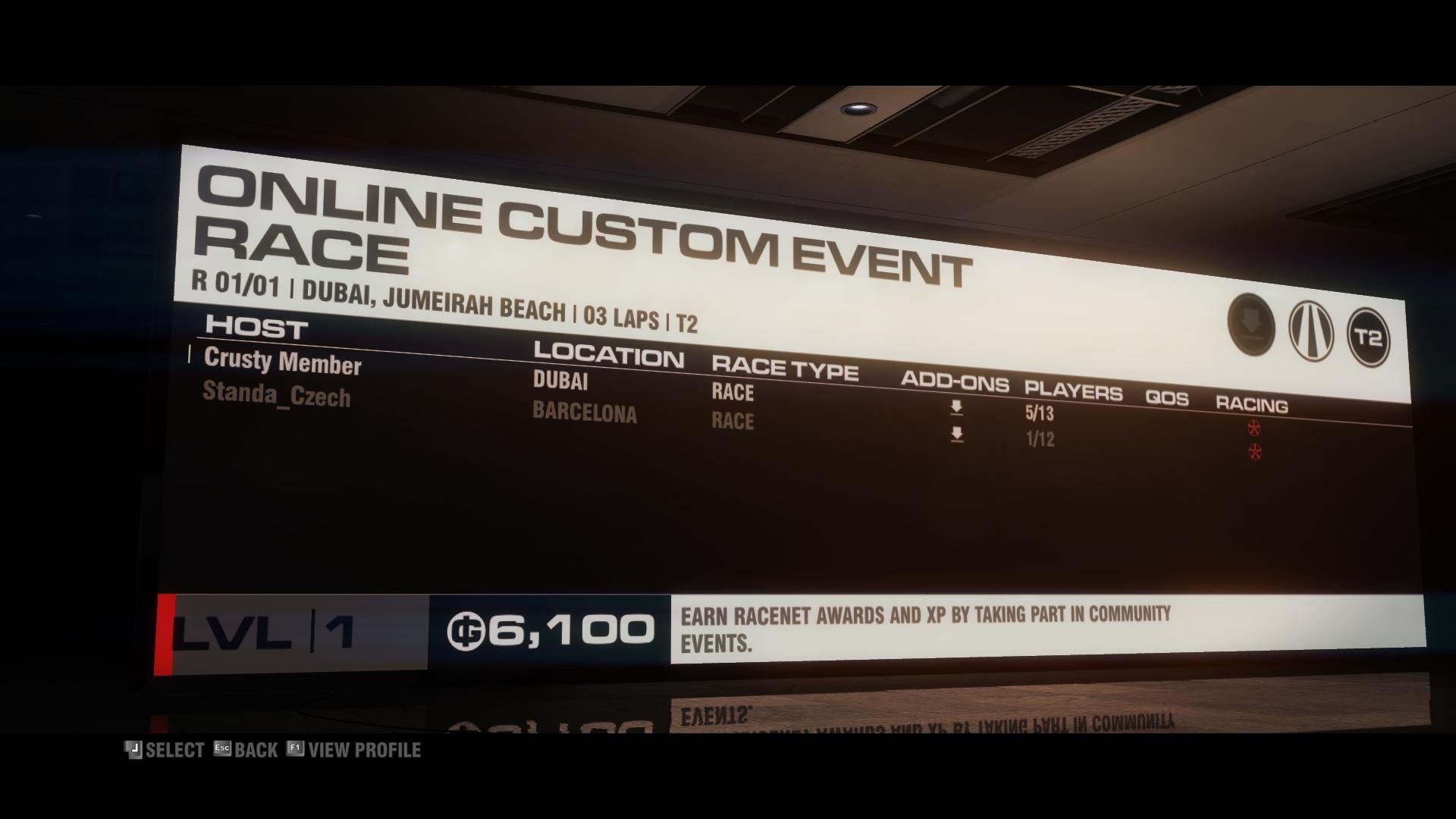Select Crusty Member's Dubai race session
This screenshot has width=1456, height=819.
tap(282, 362)
